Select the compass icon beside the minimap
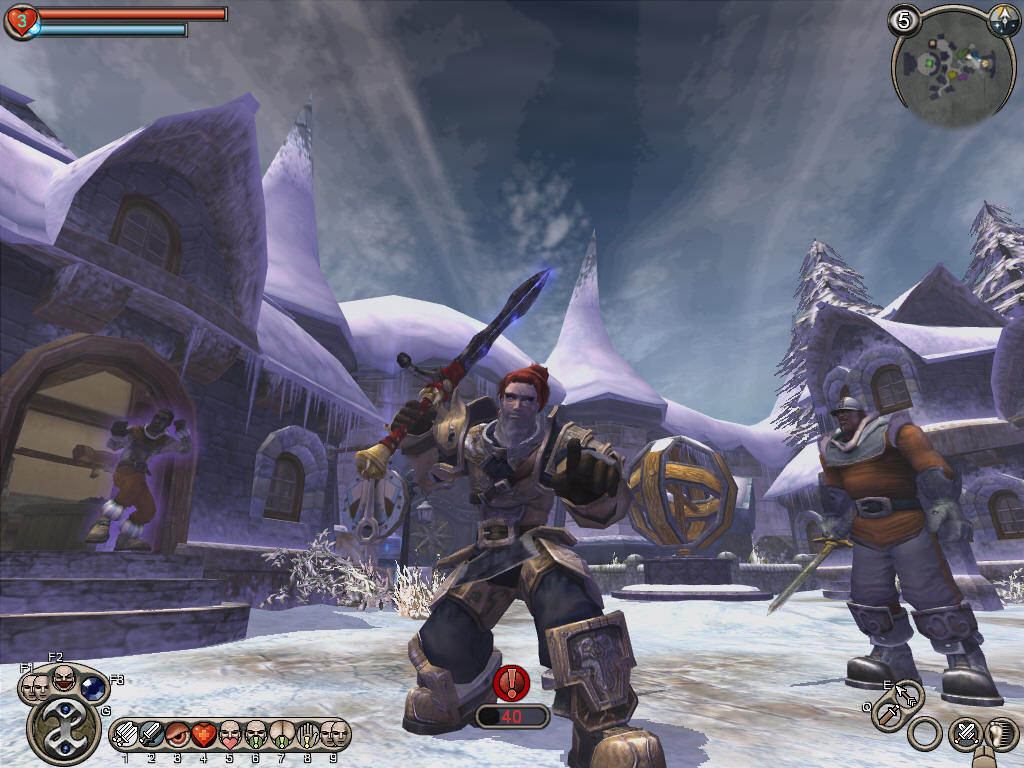This screenshot has width=1024, height=768. click(x=1003, y=19)
